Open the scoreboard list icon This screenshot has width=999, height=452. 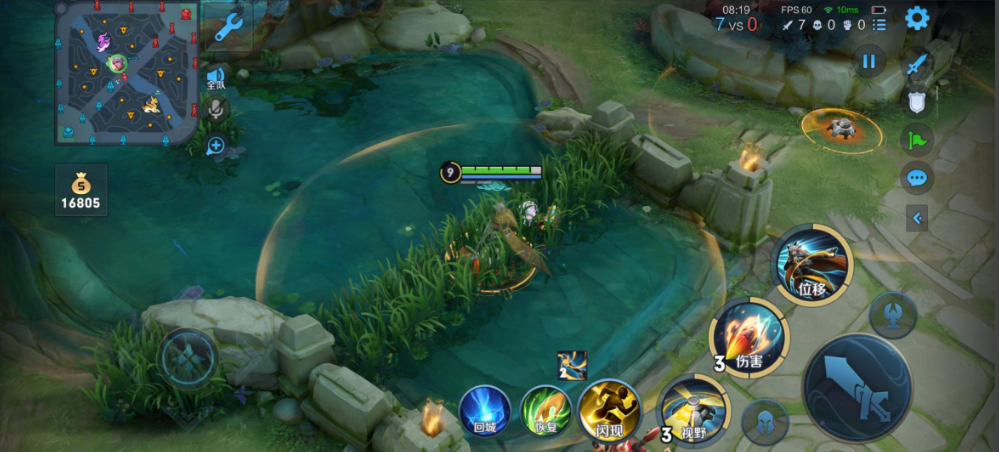click(880, 25)
